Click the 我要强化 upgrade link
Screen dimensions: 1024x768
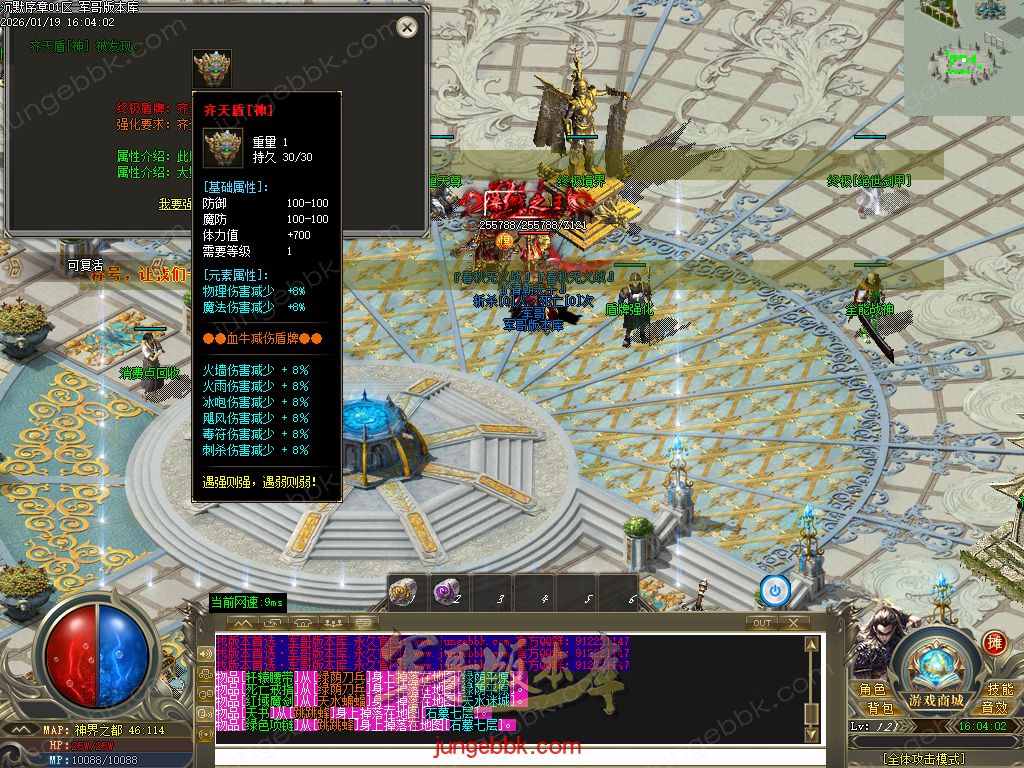coord(175,204)
